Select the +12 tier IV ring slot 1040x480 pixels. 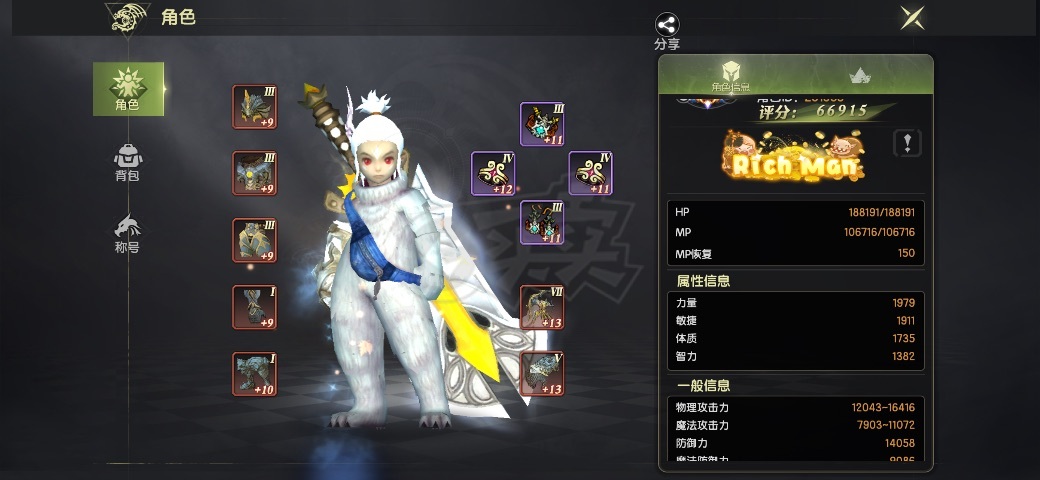[x=493, y=173]
